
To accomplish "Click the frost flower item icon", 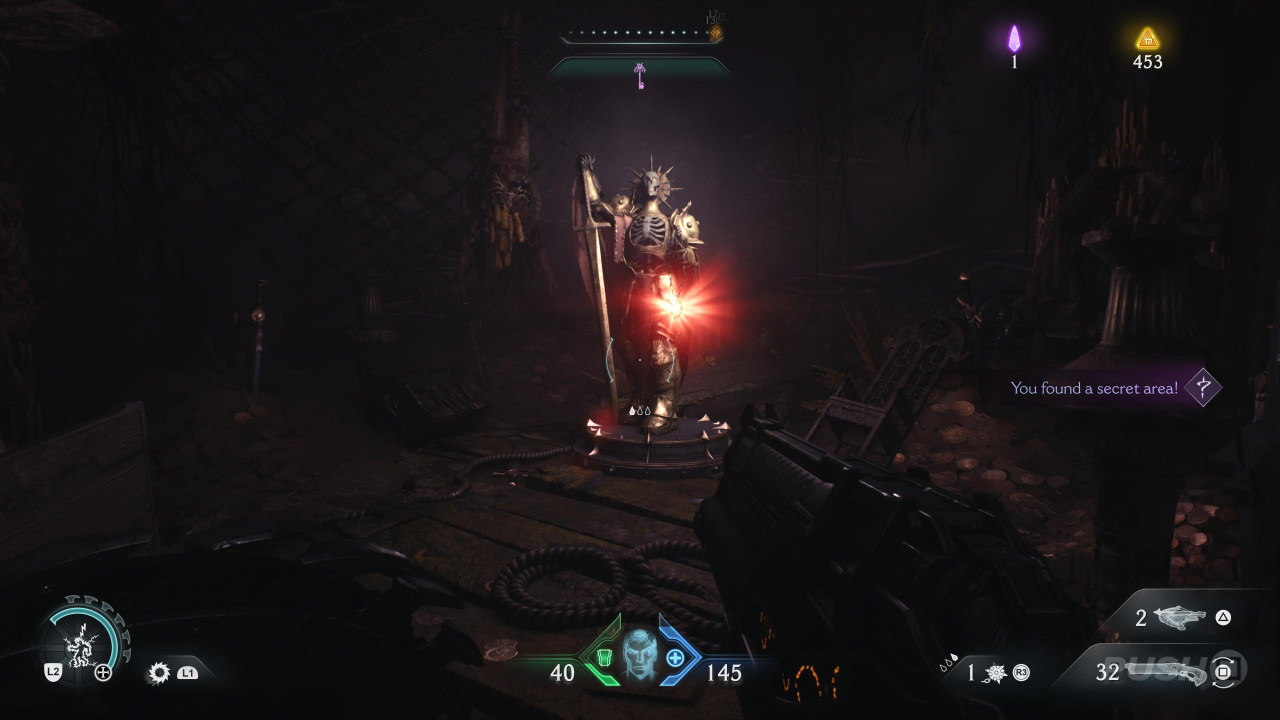I will point(996,673).
